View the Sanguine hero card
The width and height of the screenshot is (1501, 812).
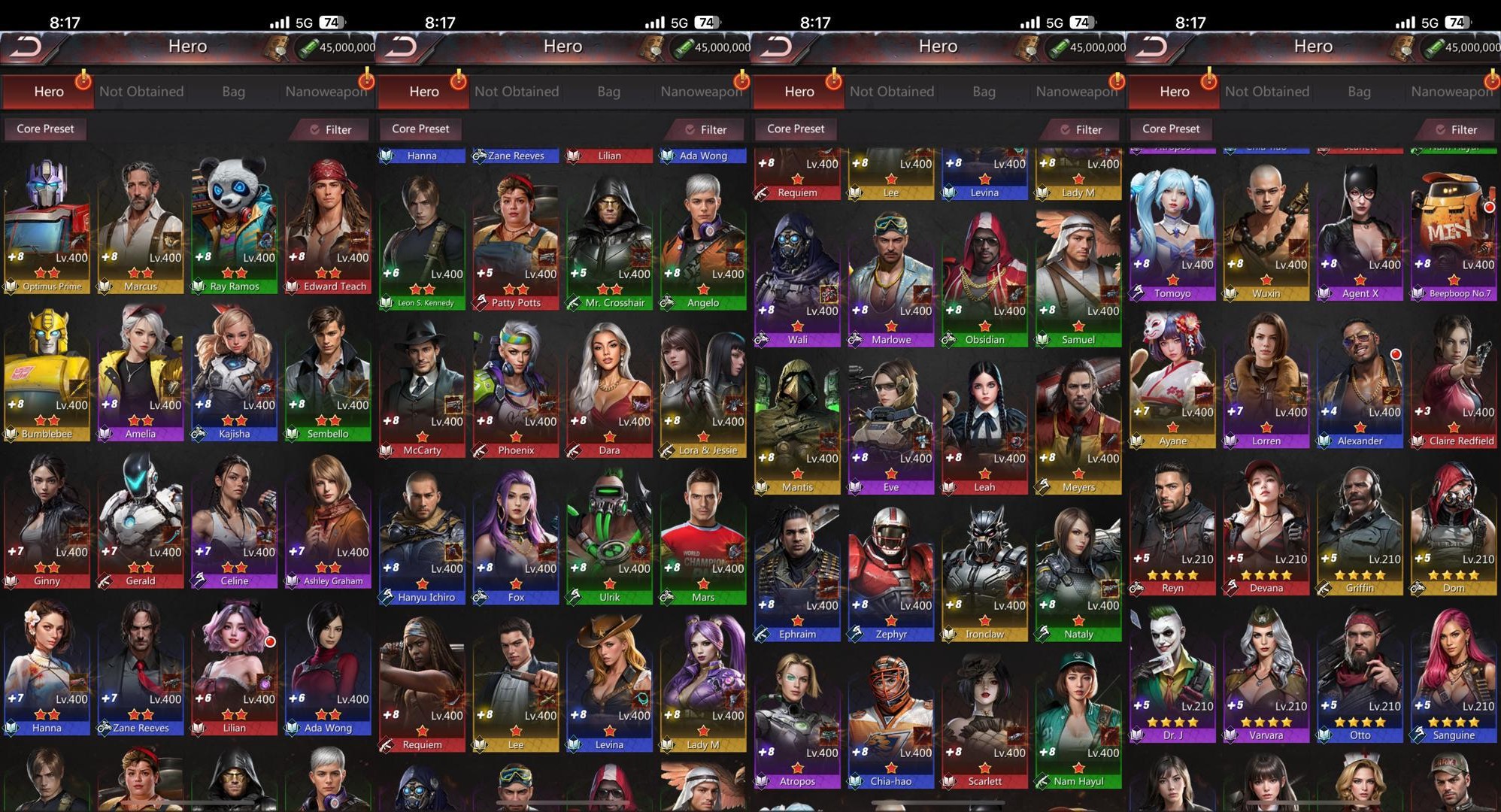[x=1453, y=674]
